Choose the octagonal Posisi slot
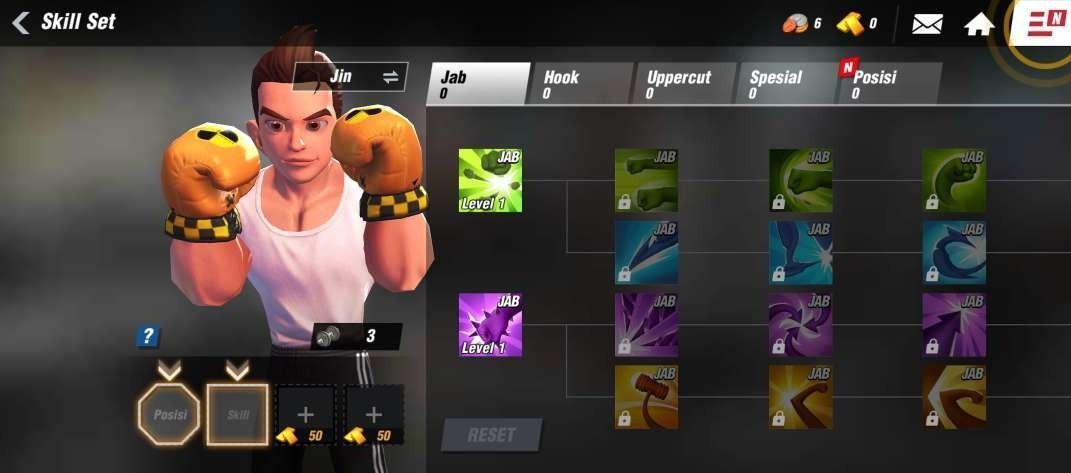The width and height of the screenshot is (1071, 473). coord(169,414)
